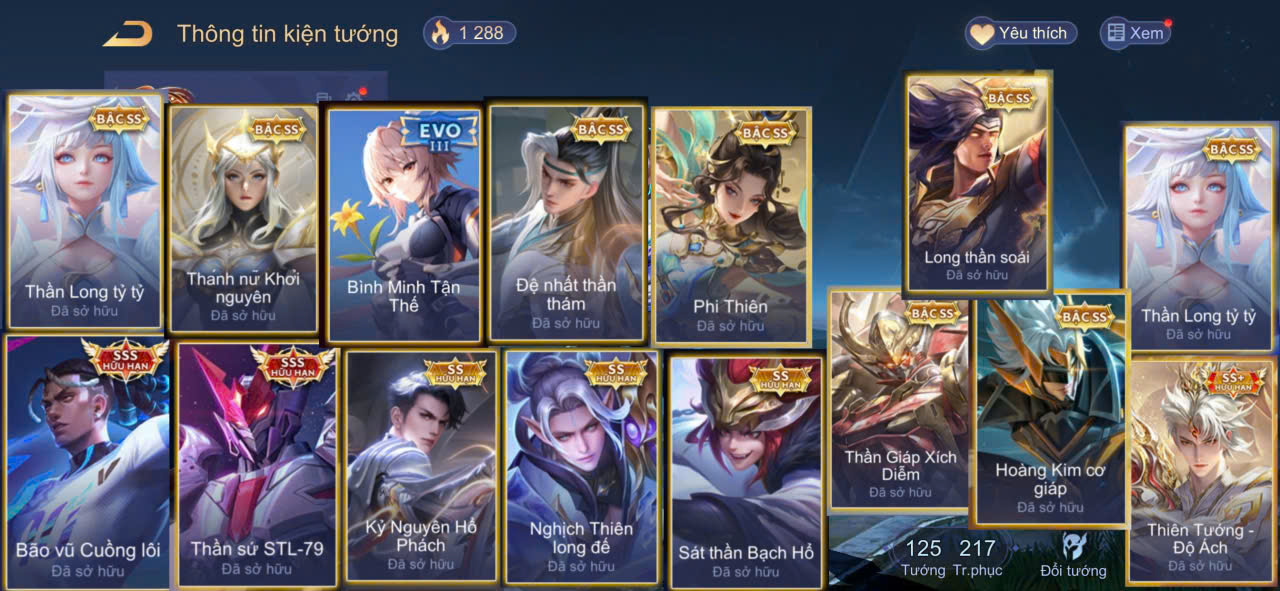
Task: Open the flame points 1 288 badge
Action: pyautogui.click(x=470, y=33)
